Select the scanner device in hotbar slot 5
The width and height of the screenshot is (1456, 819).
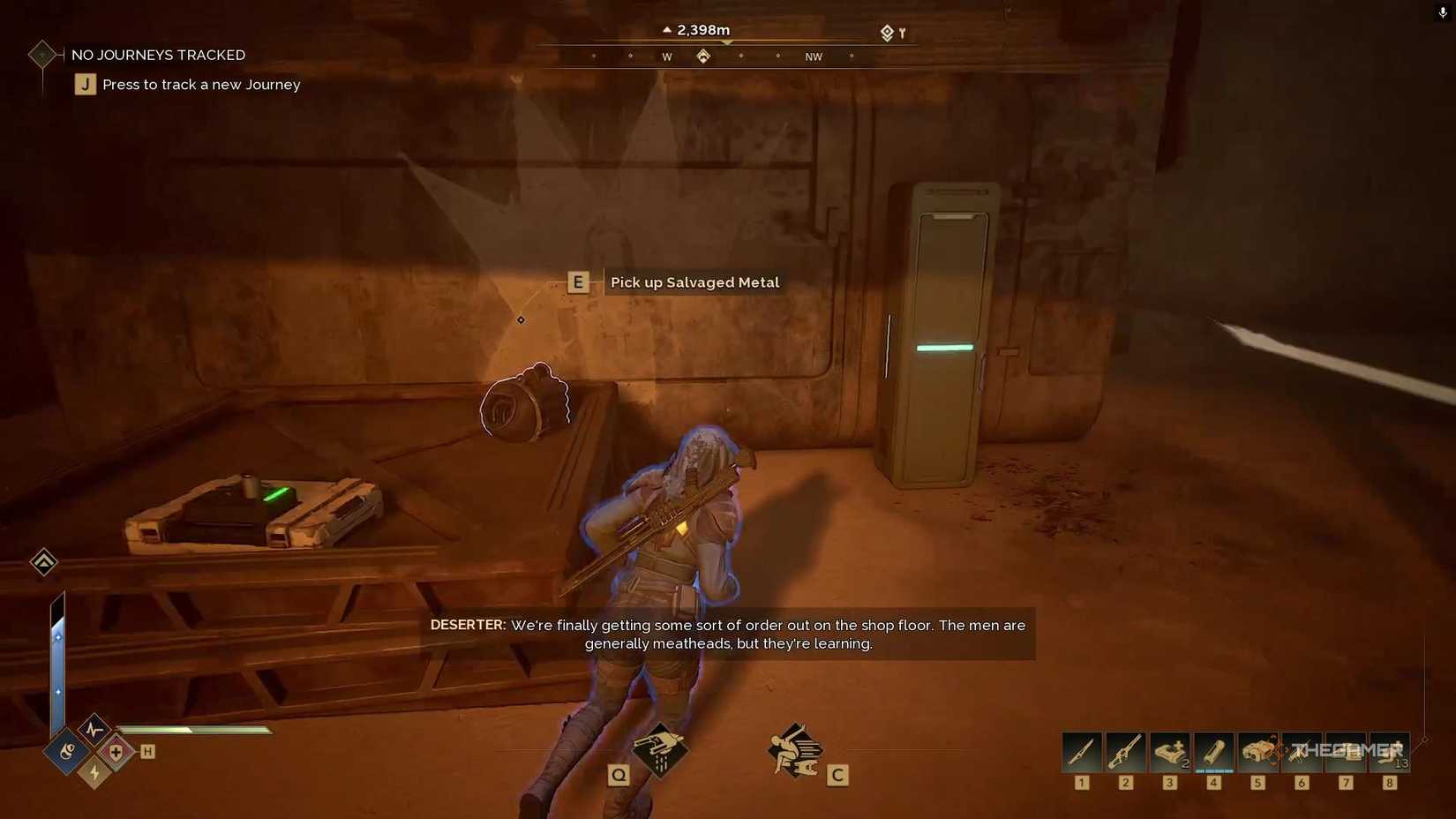[x=1257, y=751]
